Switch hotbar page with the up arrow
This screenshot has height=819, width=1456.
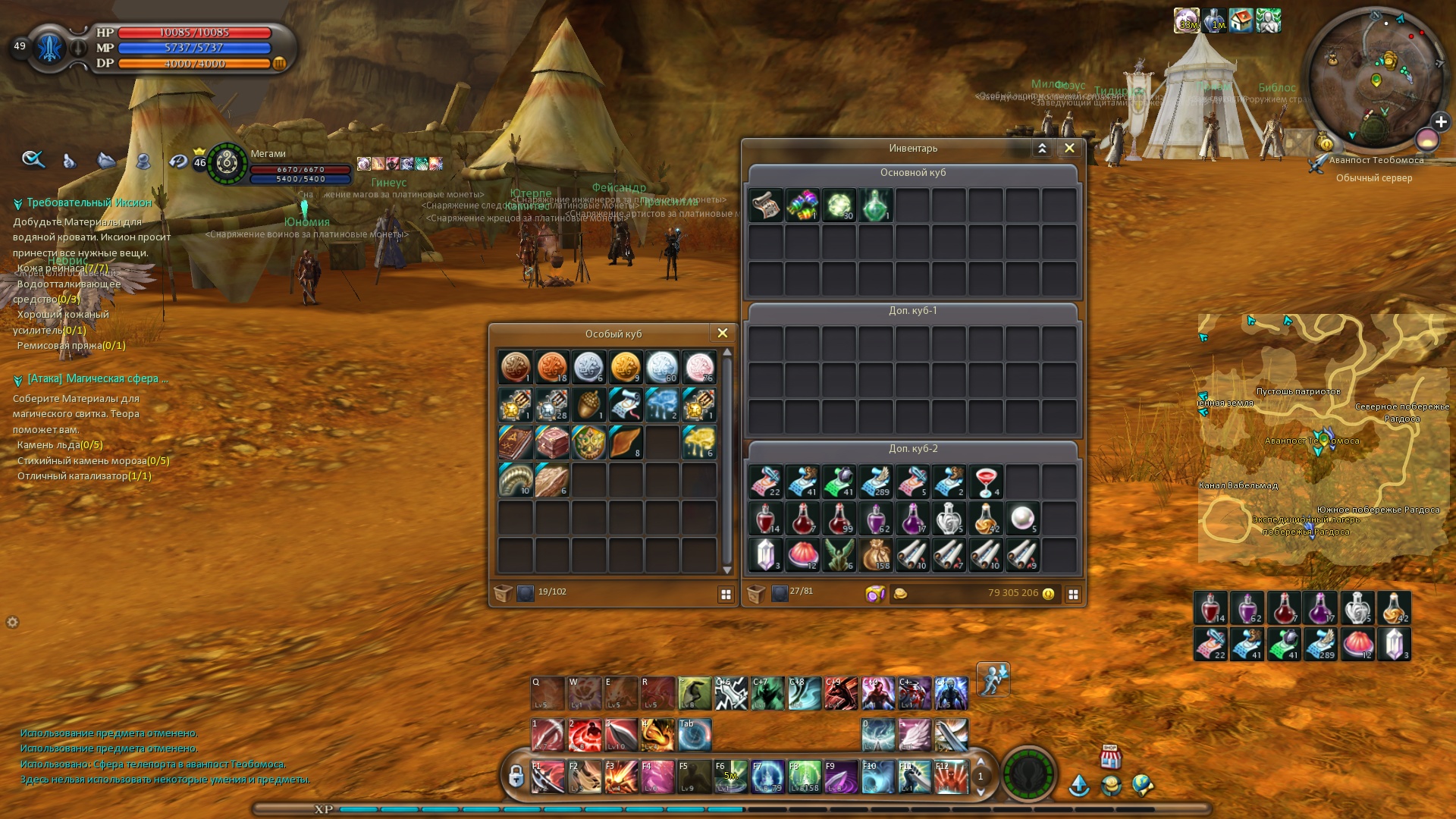click(x=981, y=763)
